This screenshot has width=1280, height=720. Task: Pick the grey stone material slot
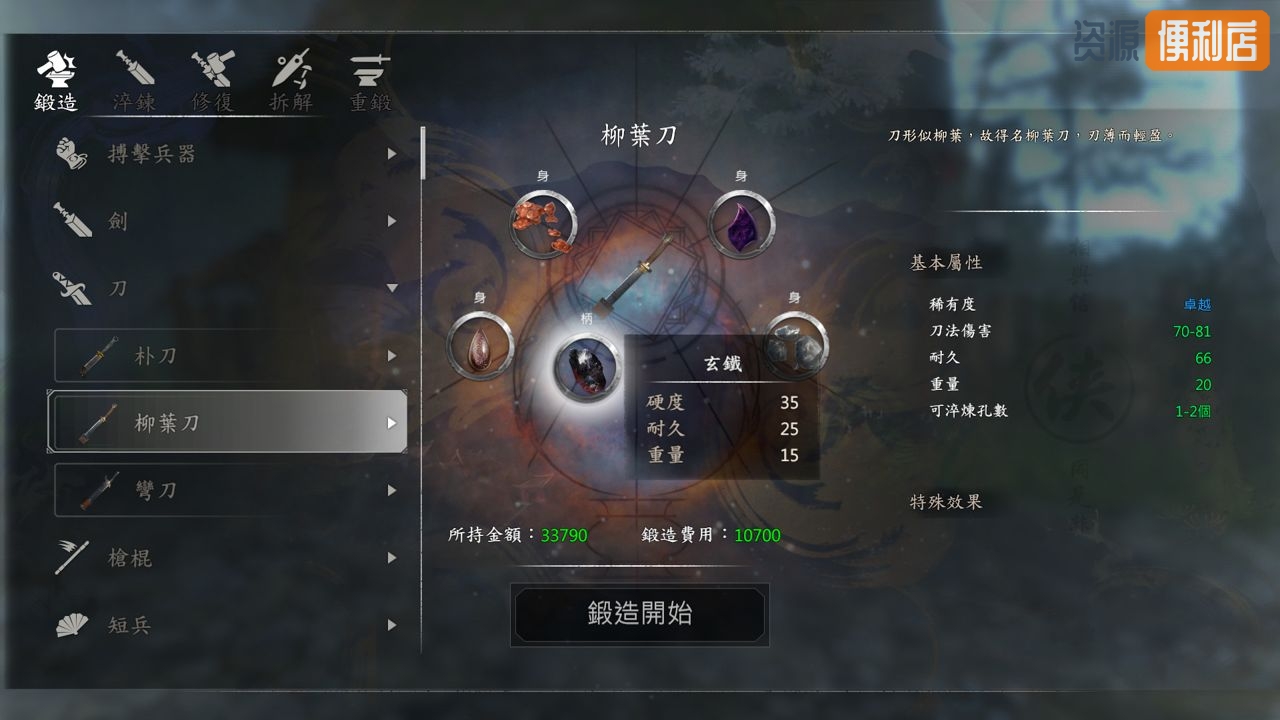pos(796,346)
